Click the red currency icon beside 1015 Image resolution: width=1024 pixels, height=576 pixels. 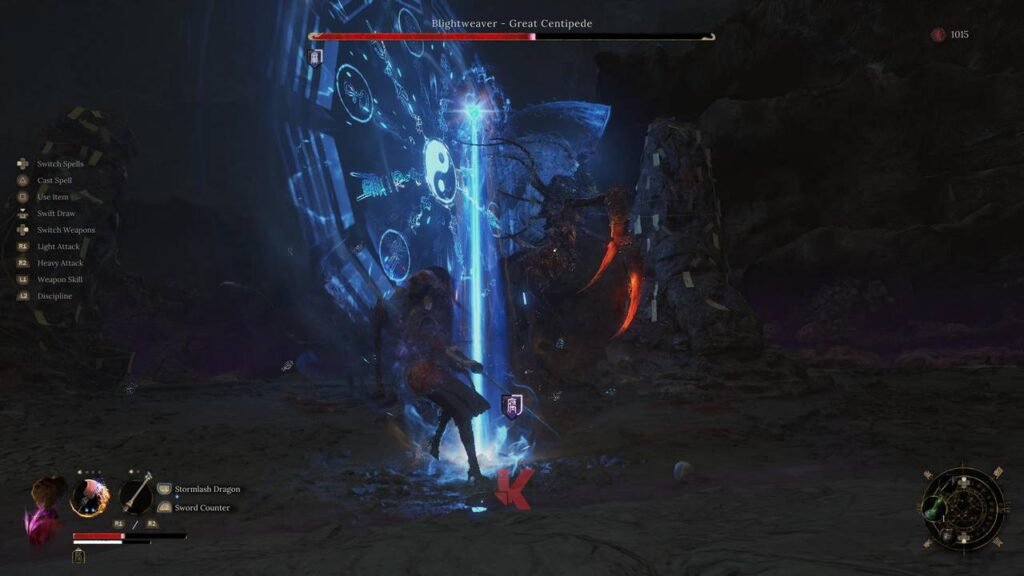pos(937,35)
